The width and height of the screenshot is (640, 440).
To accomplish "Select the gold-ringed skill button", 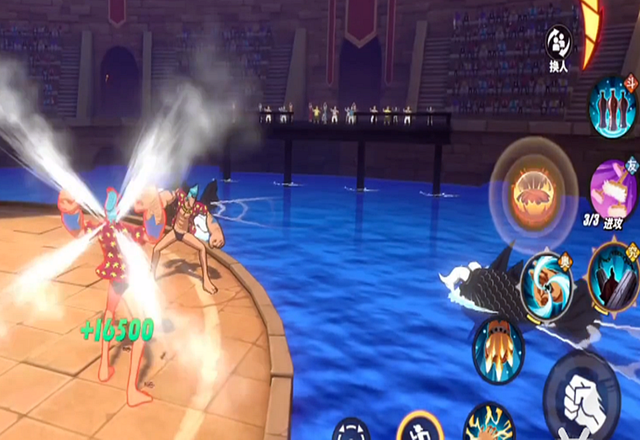I will [420, 428].
